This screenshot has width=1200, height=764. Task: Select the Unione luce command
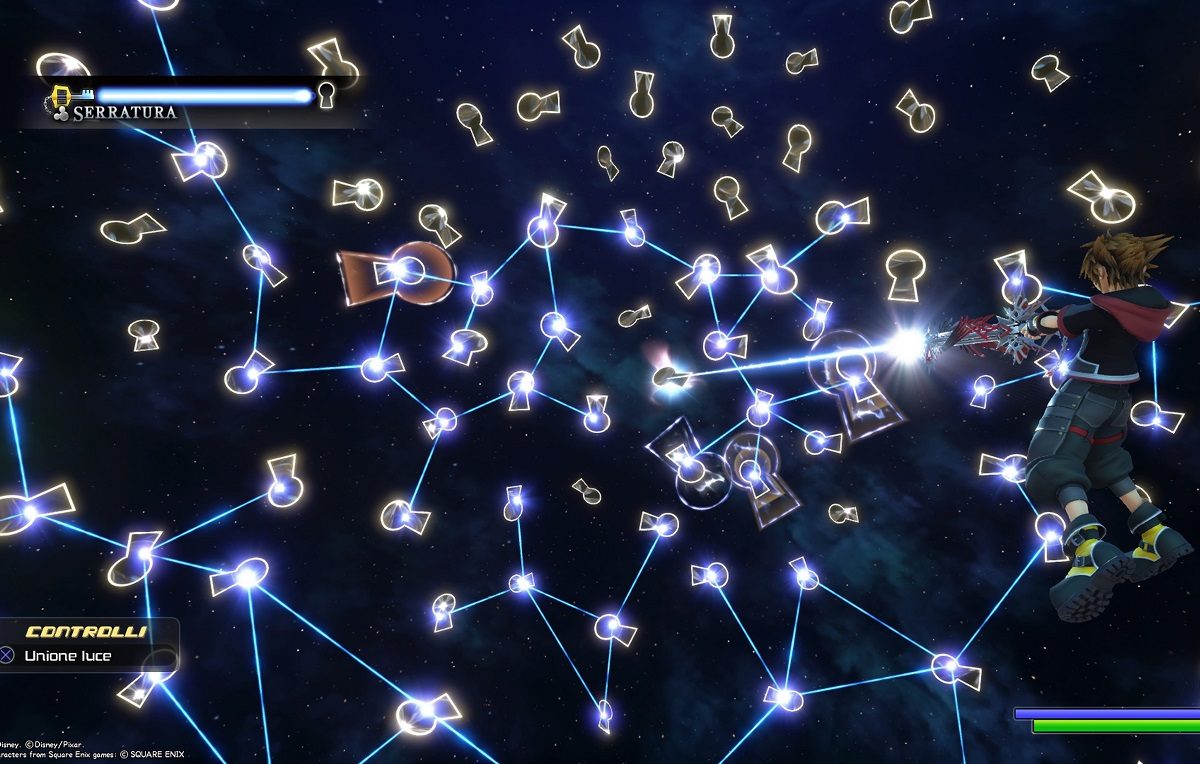(68, 656)
